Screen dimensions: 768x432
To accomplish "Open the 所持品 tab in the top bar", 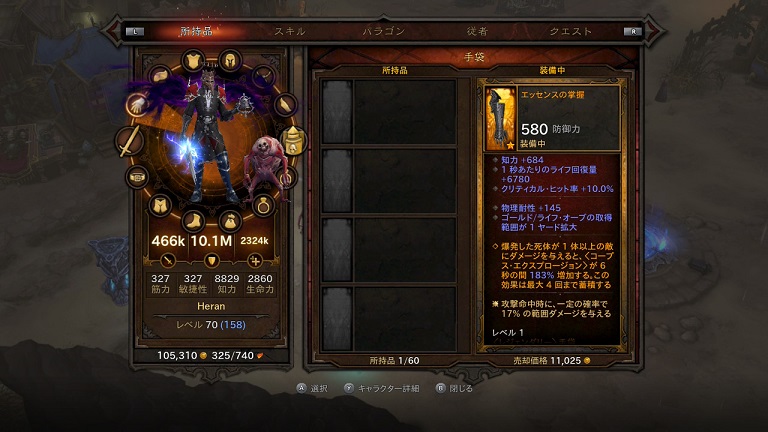I will pos(197,31).
